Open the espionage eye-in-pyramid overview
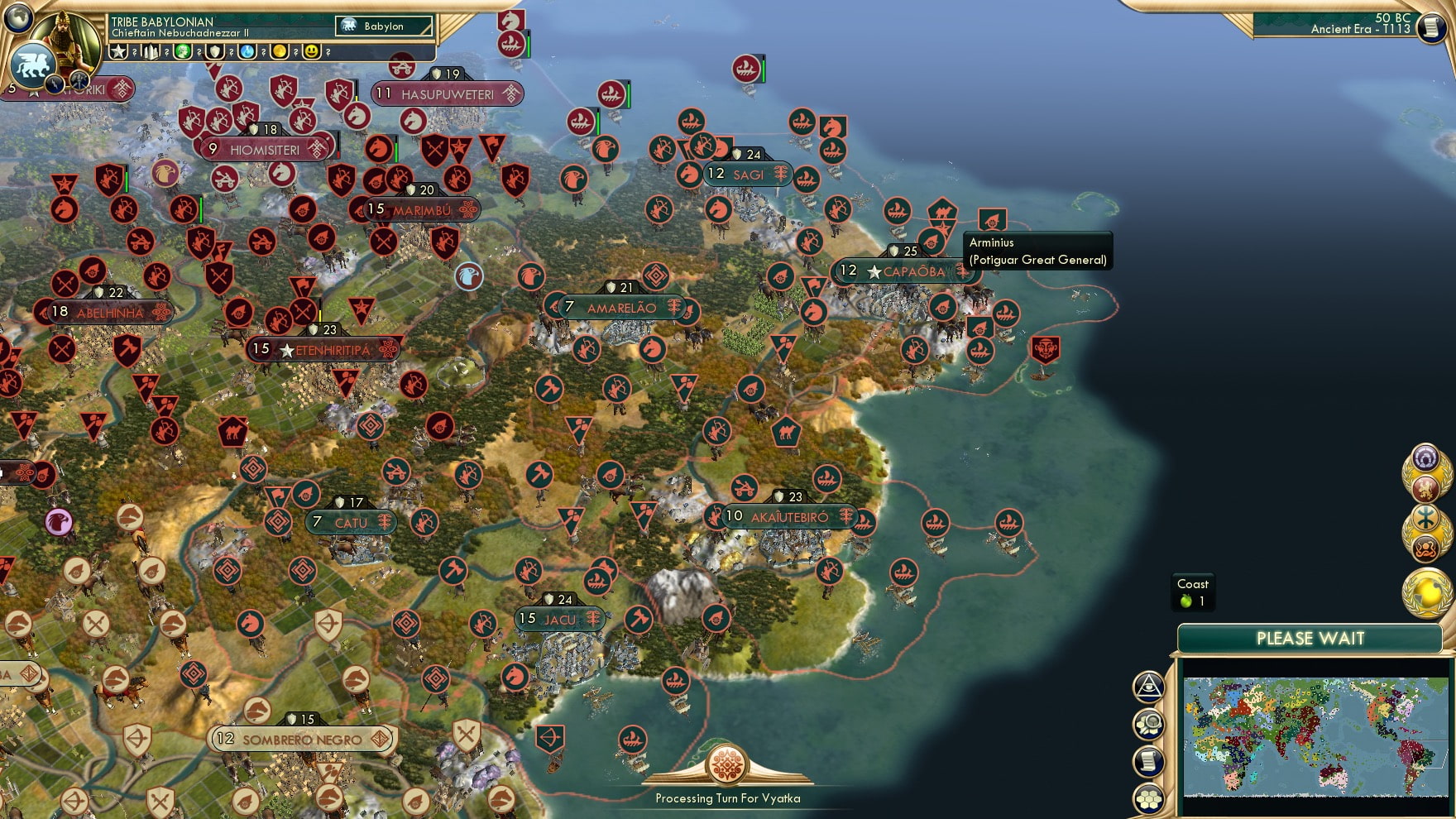The image size is (1456, 819). [1149, 687]
